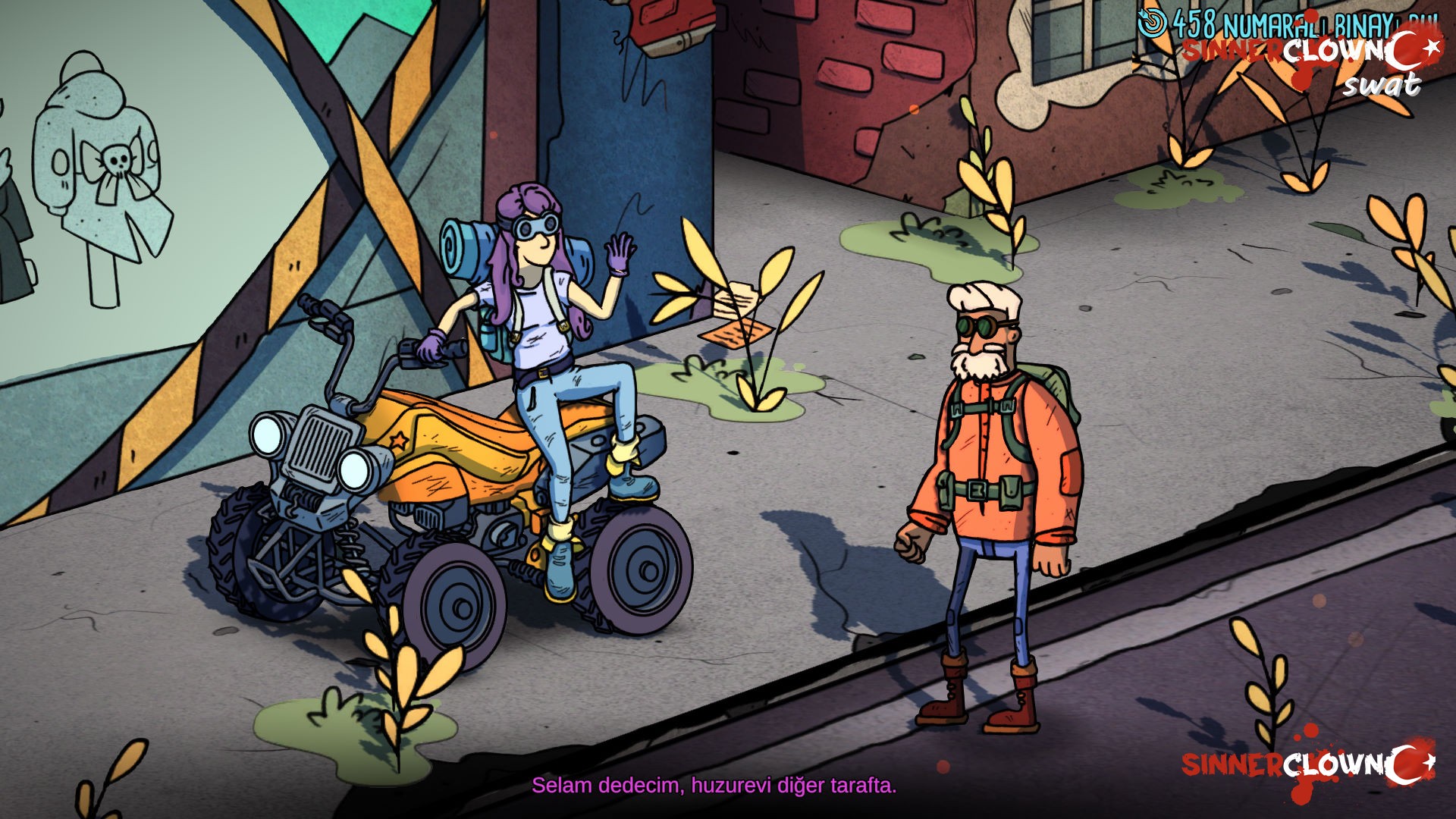
Task: Click the blue target objective icon
Action: [1152, 23]
